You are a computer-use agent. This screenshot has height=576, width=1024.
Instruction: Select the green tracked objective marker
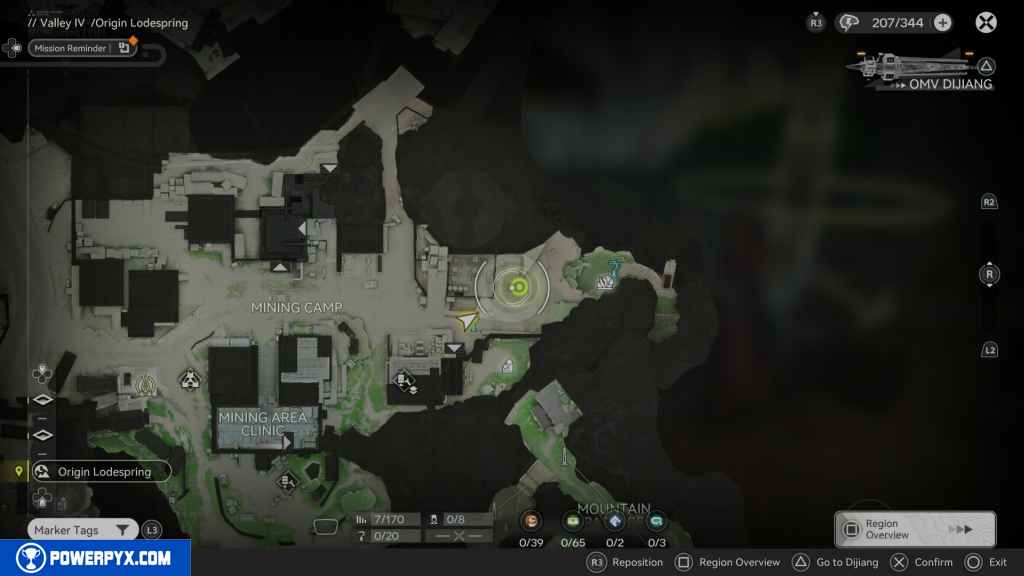[x=518, y=289]
